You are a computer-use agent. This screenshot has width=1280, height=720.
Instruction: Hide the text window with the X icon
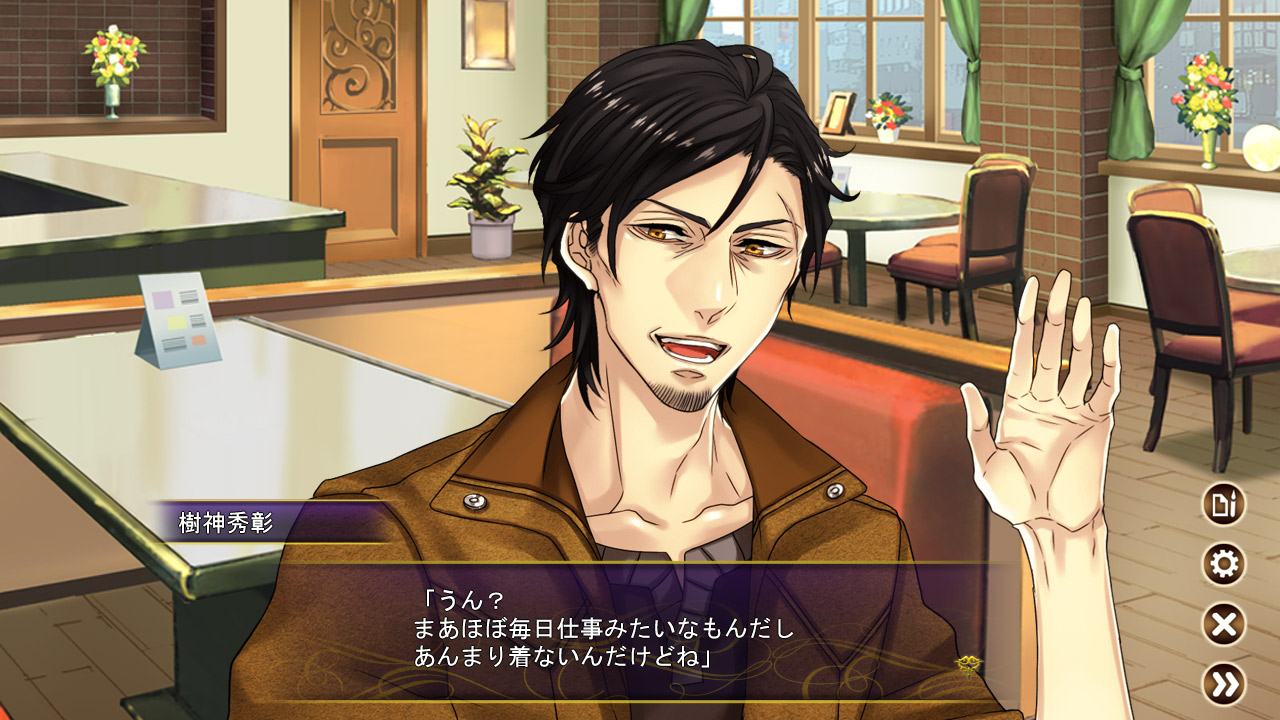click(x=1223, y=625)
